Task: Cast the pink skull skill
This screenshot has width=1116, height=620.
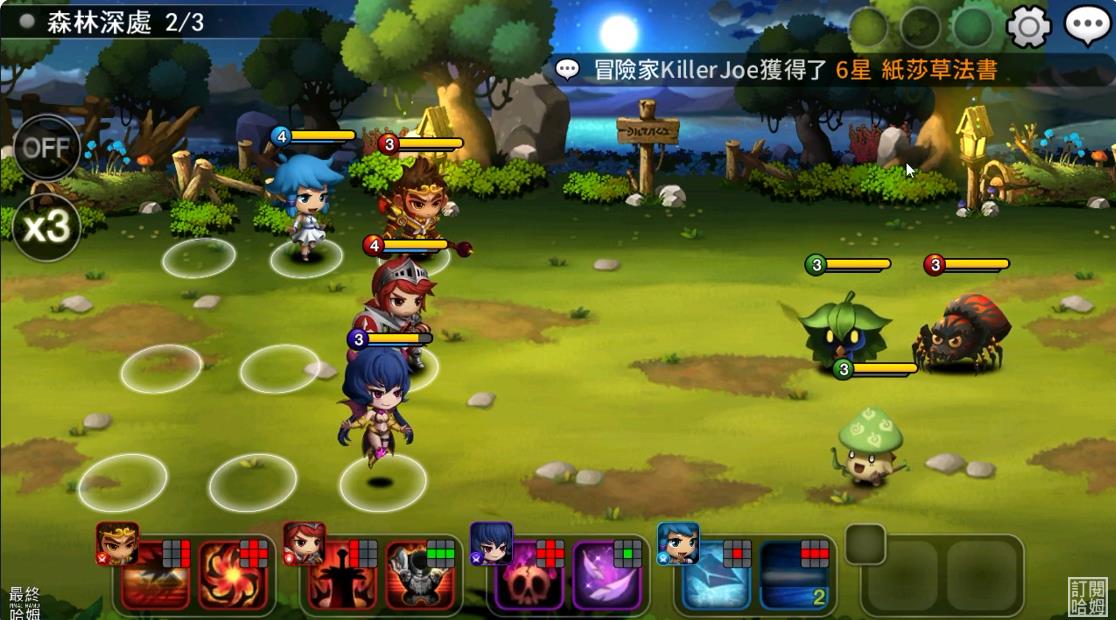Action: click(x=530, y=575)
